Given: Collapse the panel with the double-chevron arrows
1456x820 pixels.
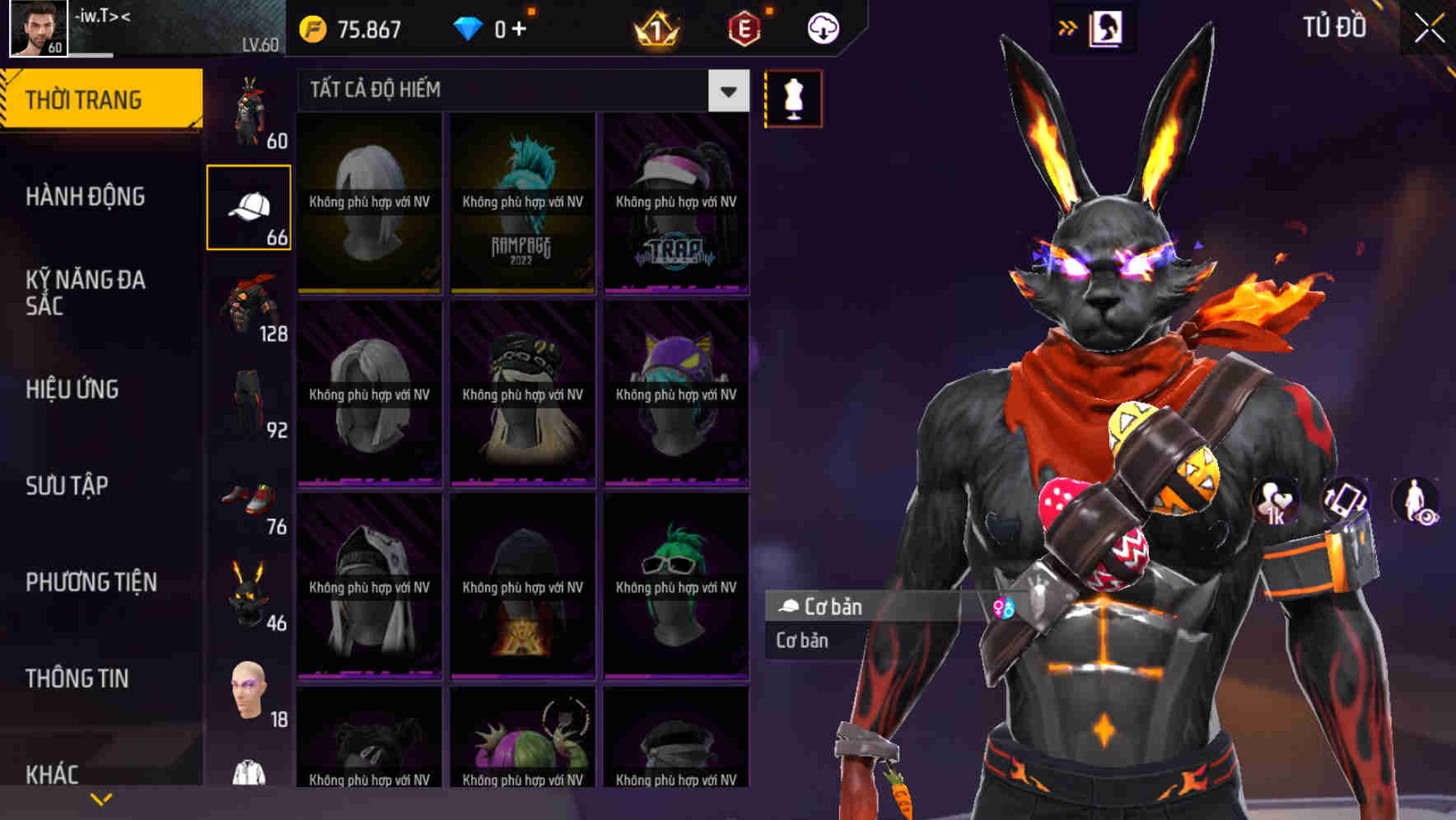Looking at the screenshot, I should [1068, 27].
